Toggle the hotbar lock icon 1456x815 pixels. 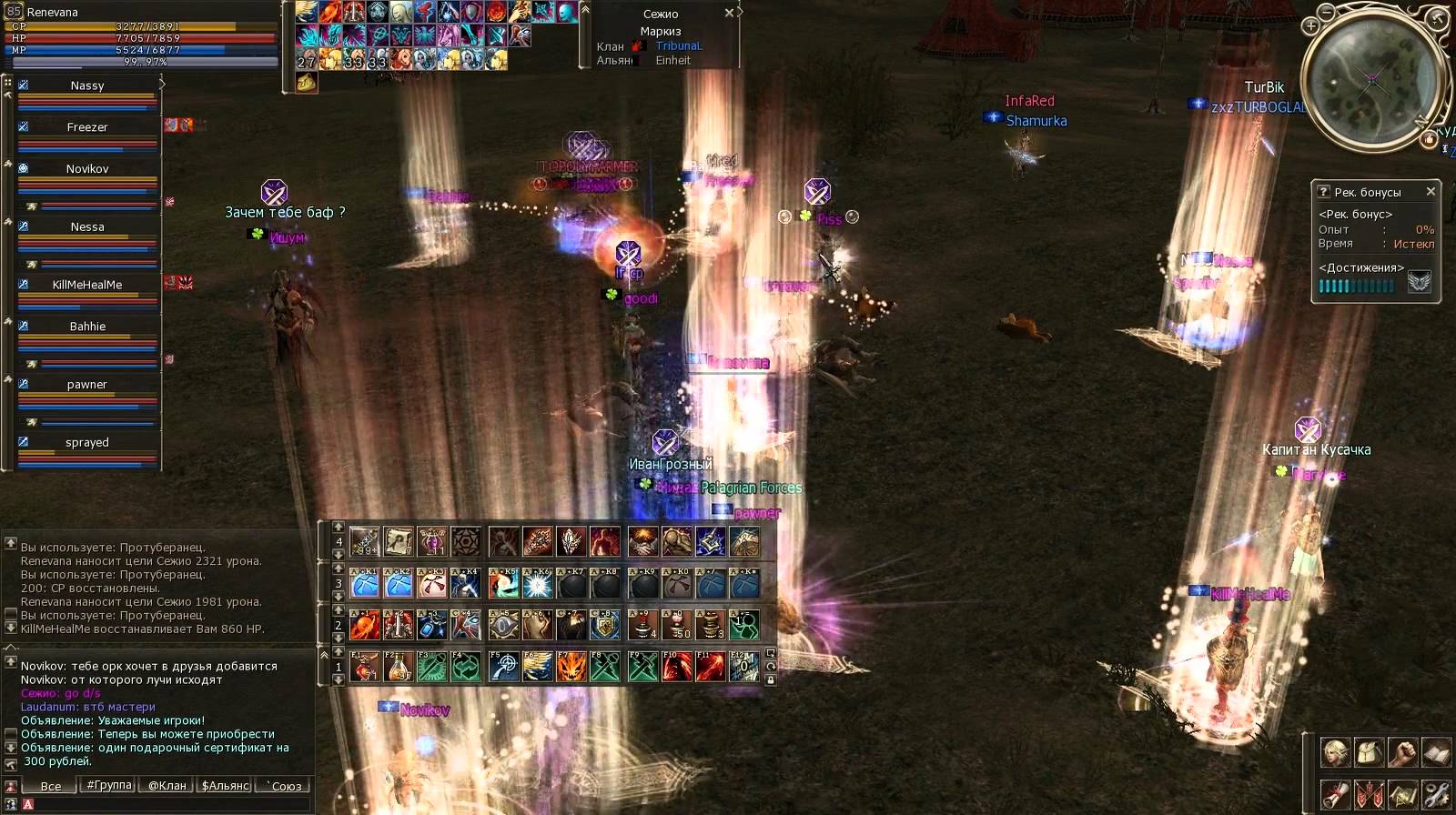click(771, 679)
